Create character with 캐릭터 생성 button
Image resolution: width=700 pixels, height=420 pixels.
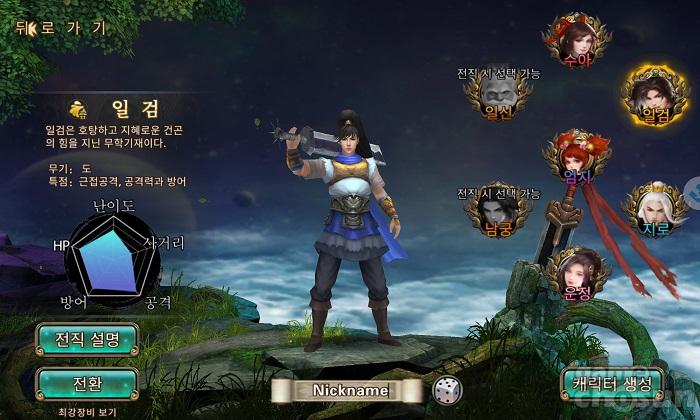(x=612, y=383)
